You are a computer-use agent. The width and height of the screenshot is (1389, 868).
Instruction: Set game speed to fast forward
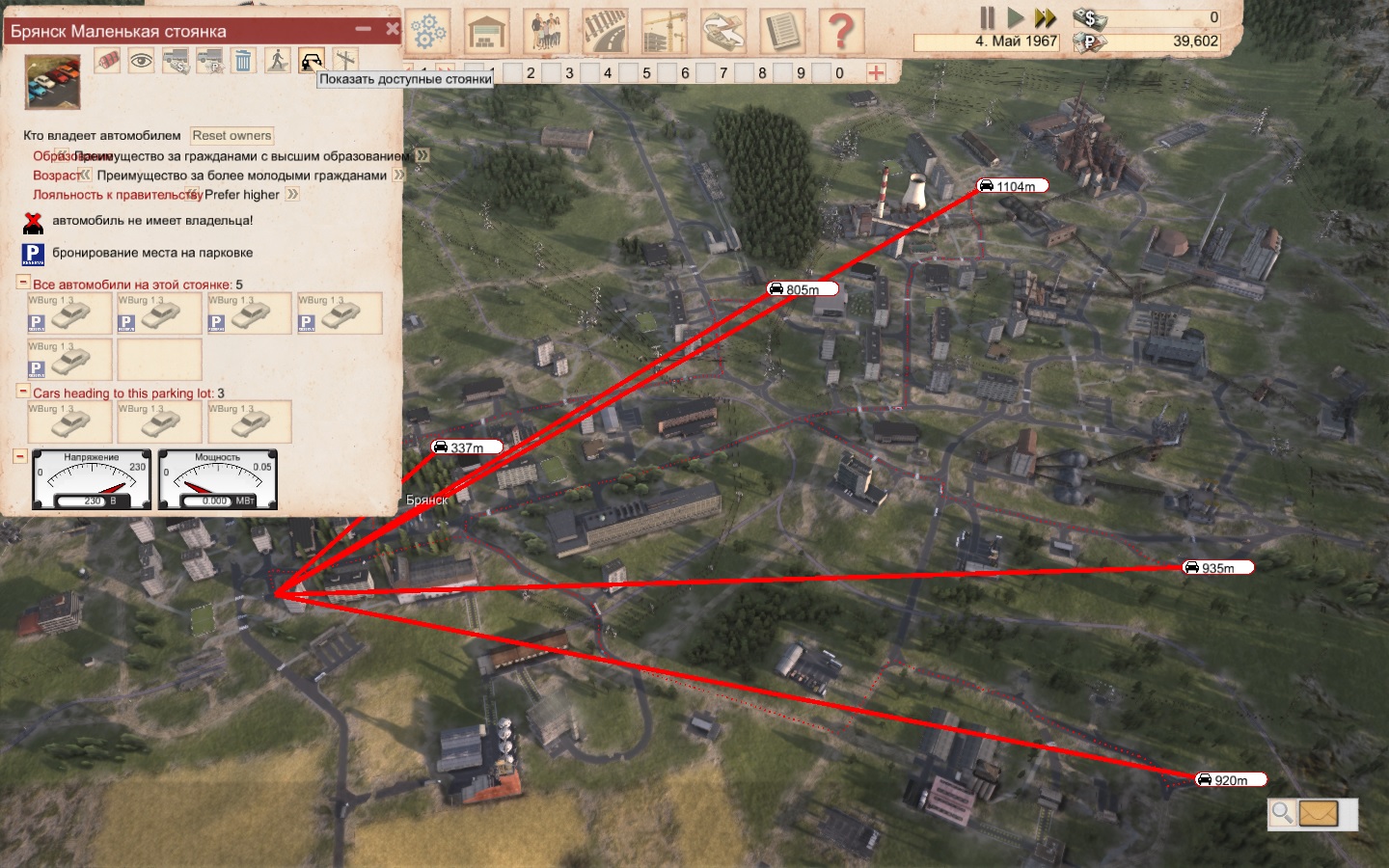1045,17
